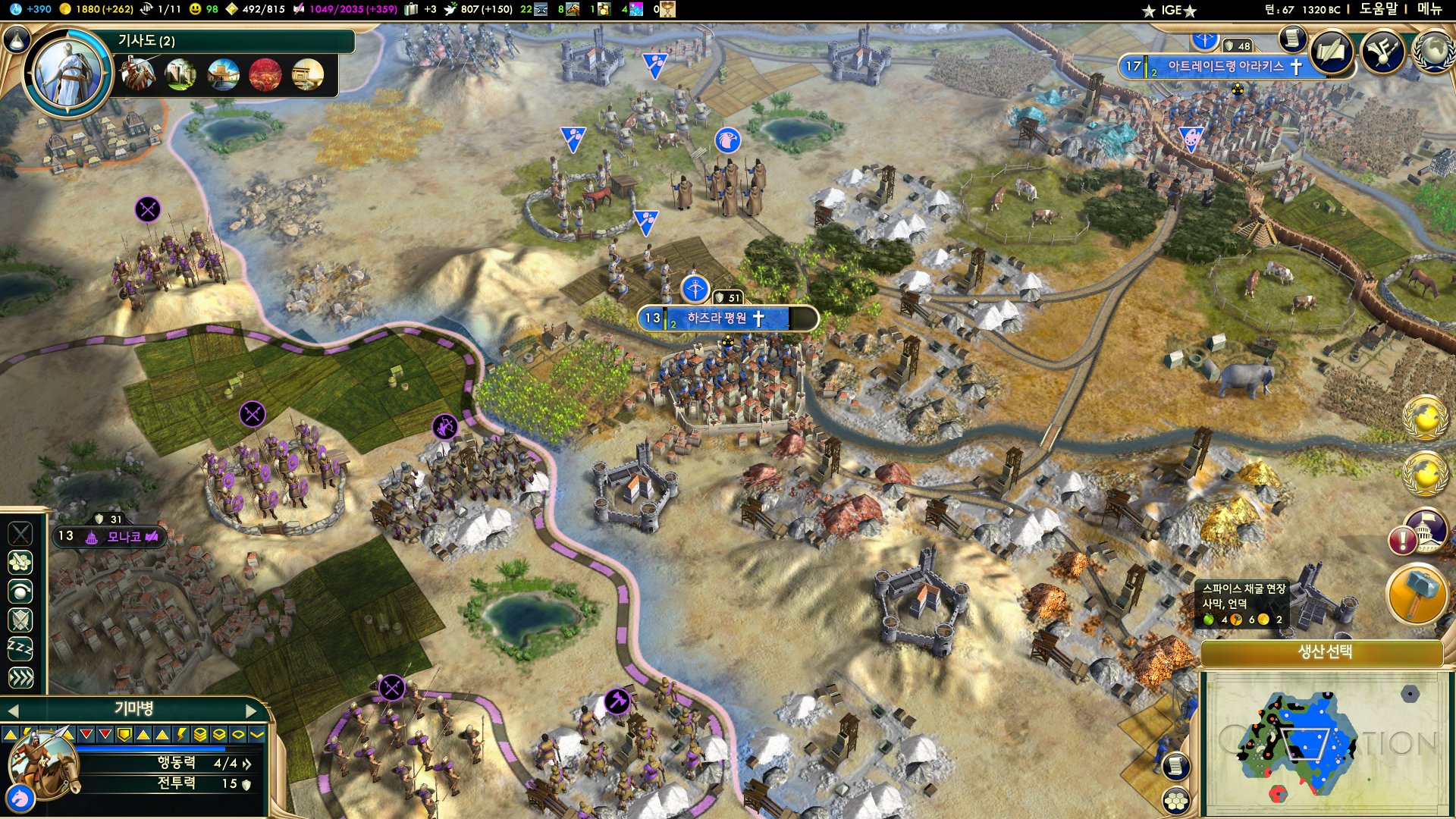Open 아트레이드령 아라키스 city banner
The height and width of the screenshot is (819, 1456).
pyautogui.click(x=1224, y=67)
